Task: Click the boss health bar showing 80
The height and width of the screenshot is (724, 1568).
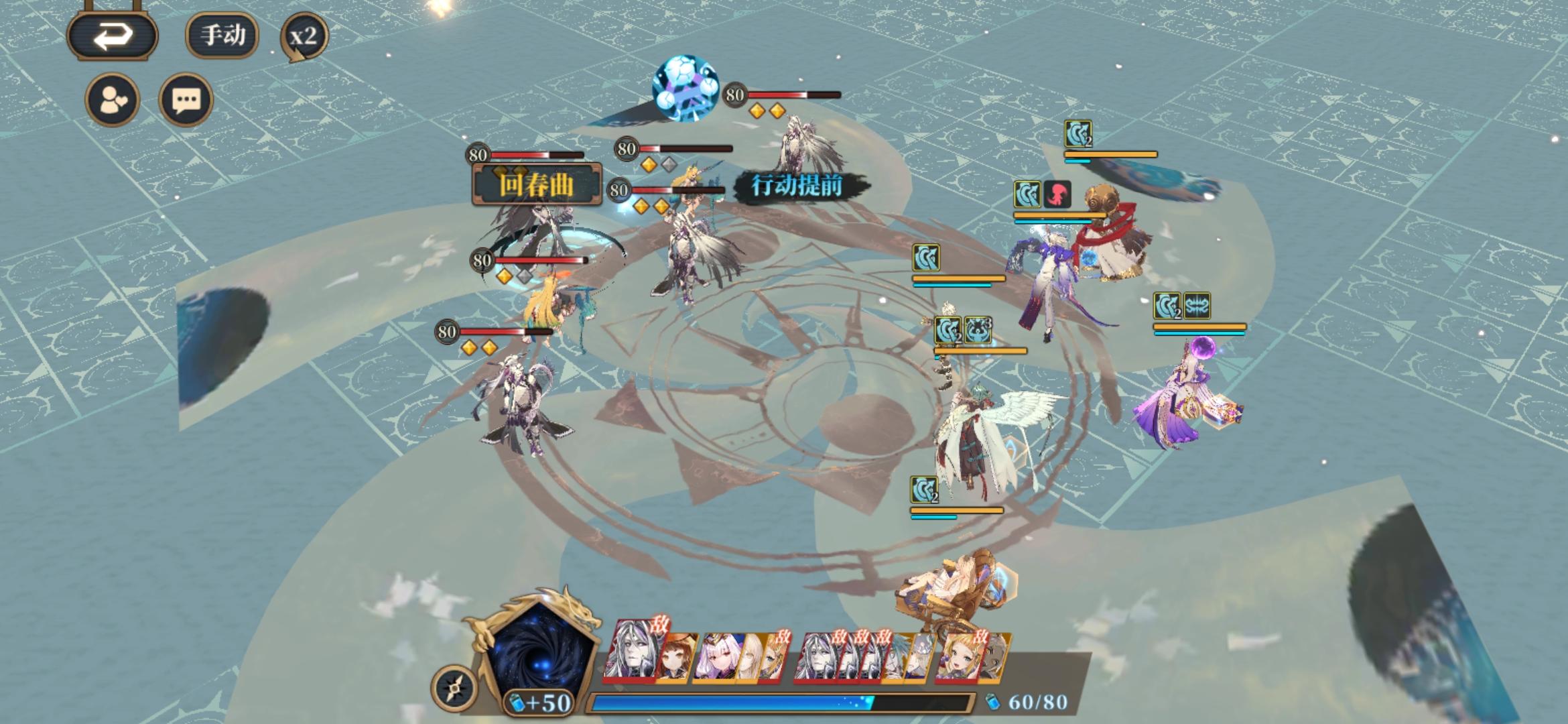Action: pos(791,94)
